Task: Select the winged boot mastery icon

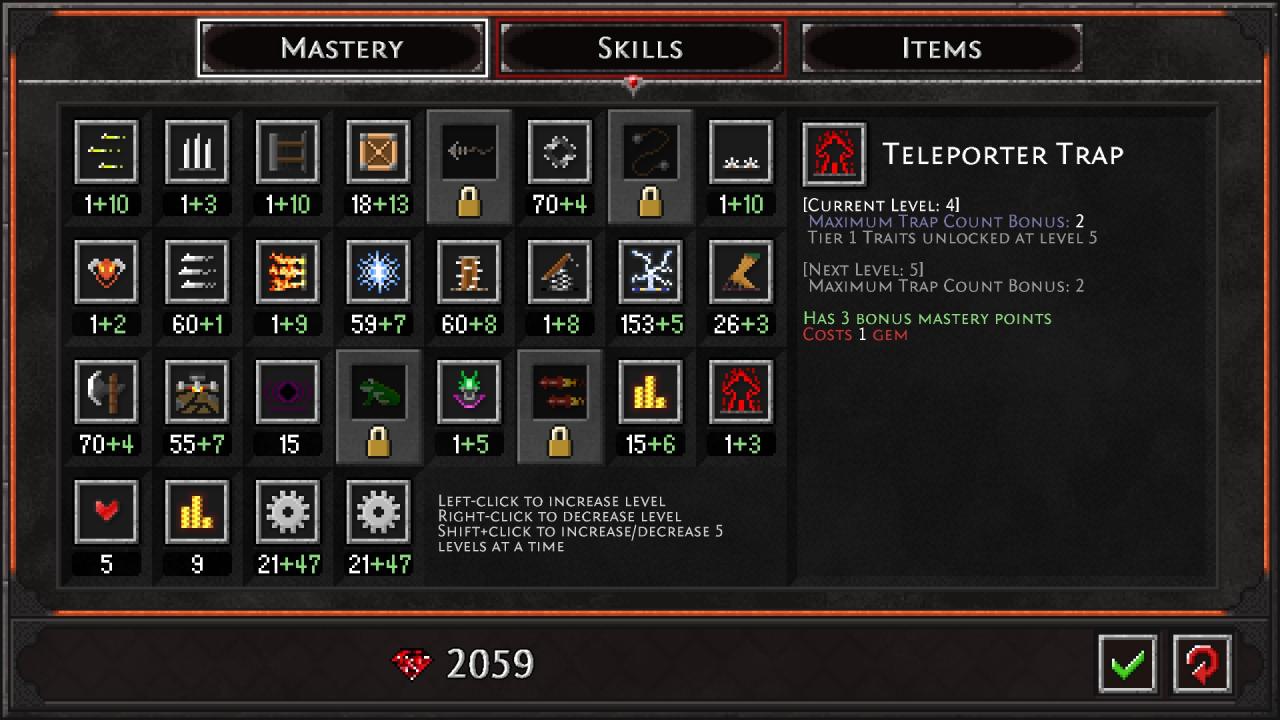Action: (x=740, y=272)
